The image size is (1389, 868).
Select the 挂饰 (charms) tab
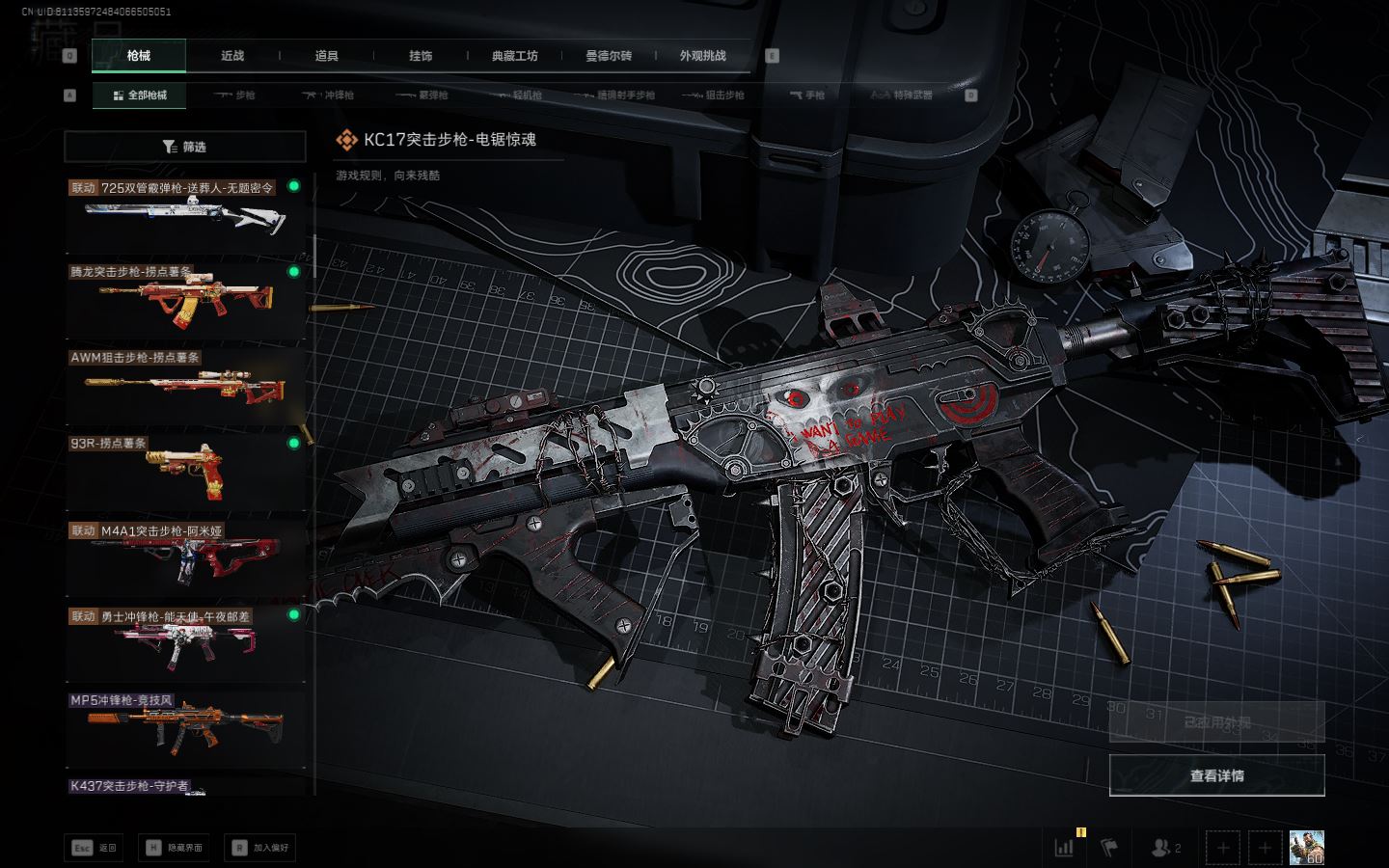421,56
